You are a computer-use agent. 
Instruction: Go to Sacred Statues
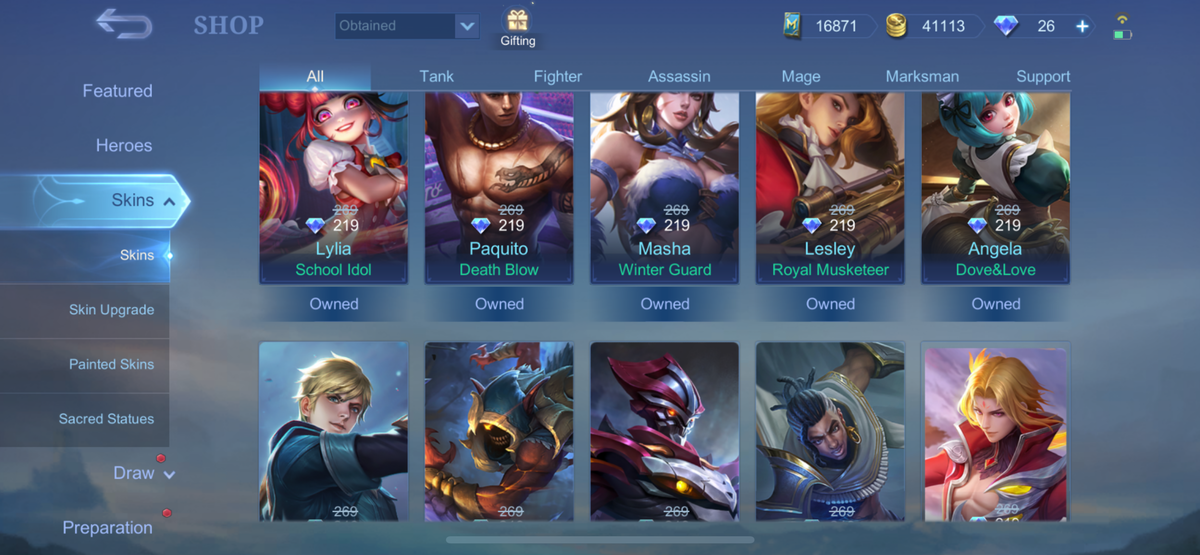tap(106, 419)
